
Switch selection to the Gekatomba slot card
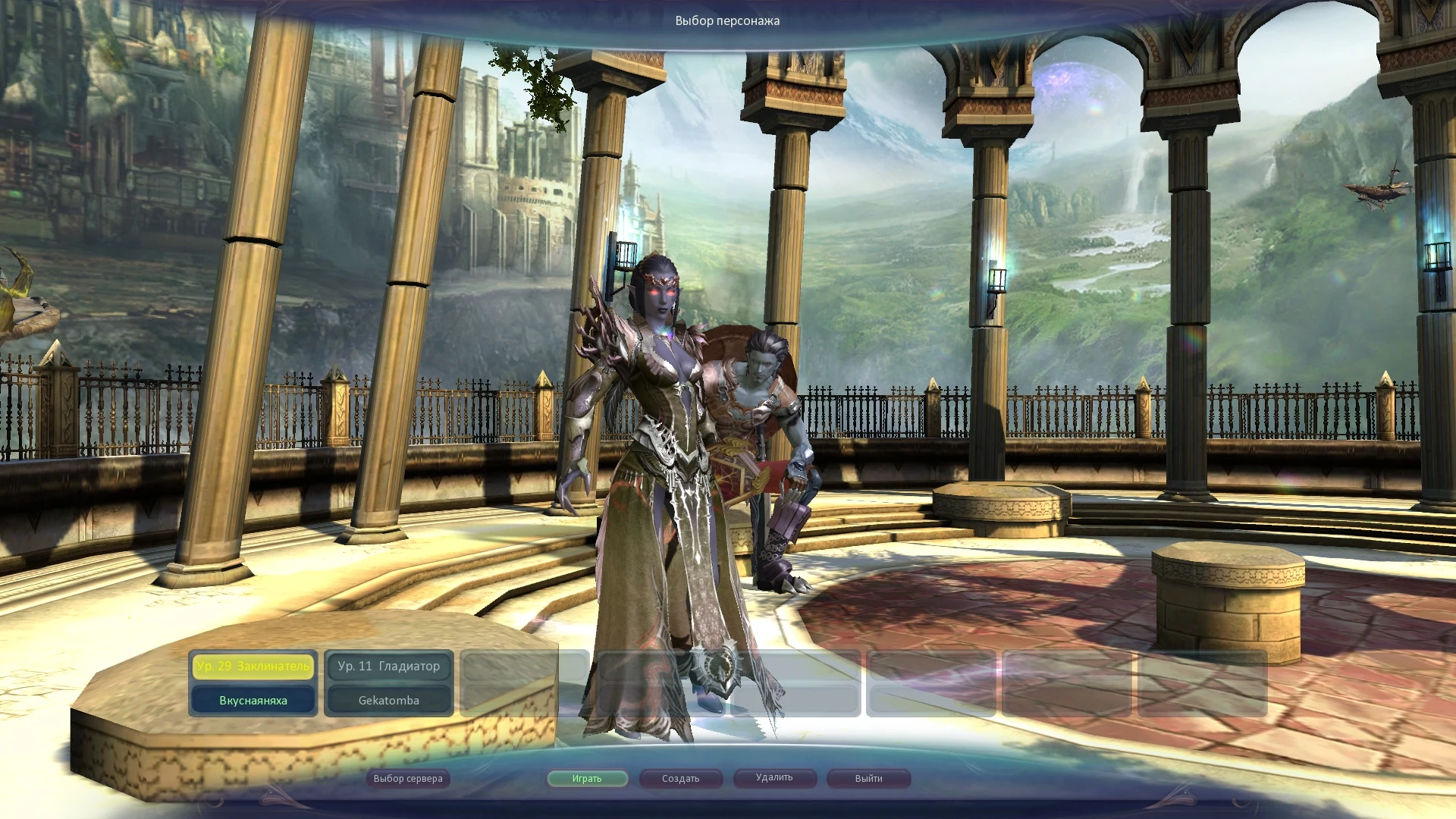click(388, 682)
